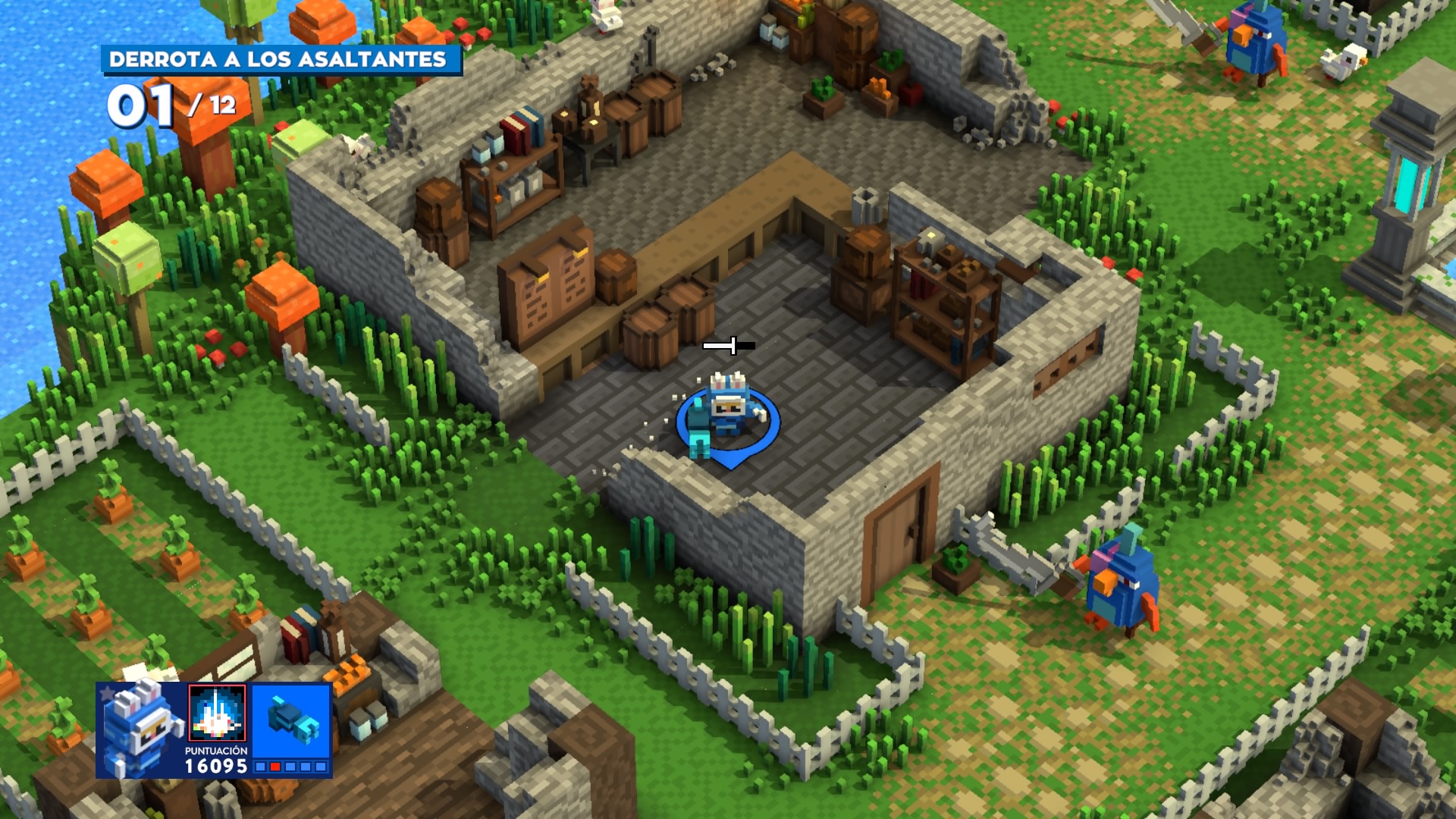Click the firework weapon icon in HUD
The width and height of the screenshot is (1456, 819).
218,714
